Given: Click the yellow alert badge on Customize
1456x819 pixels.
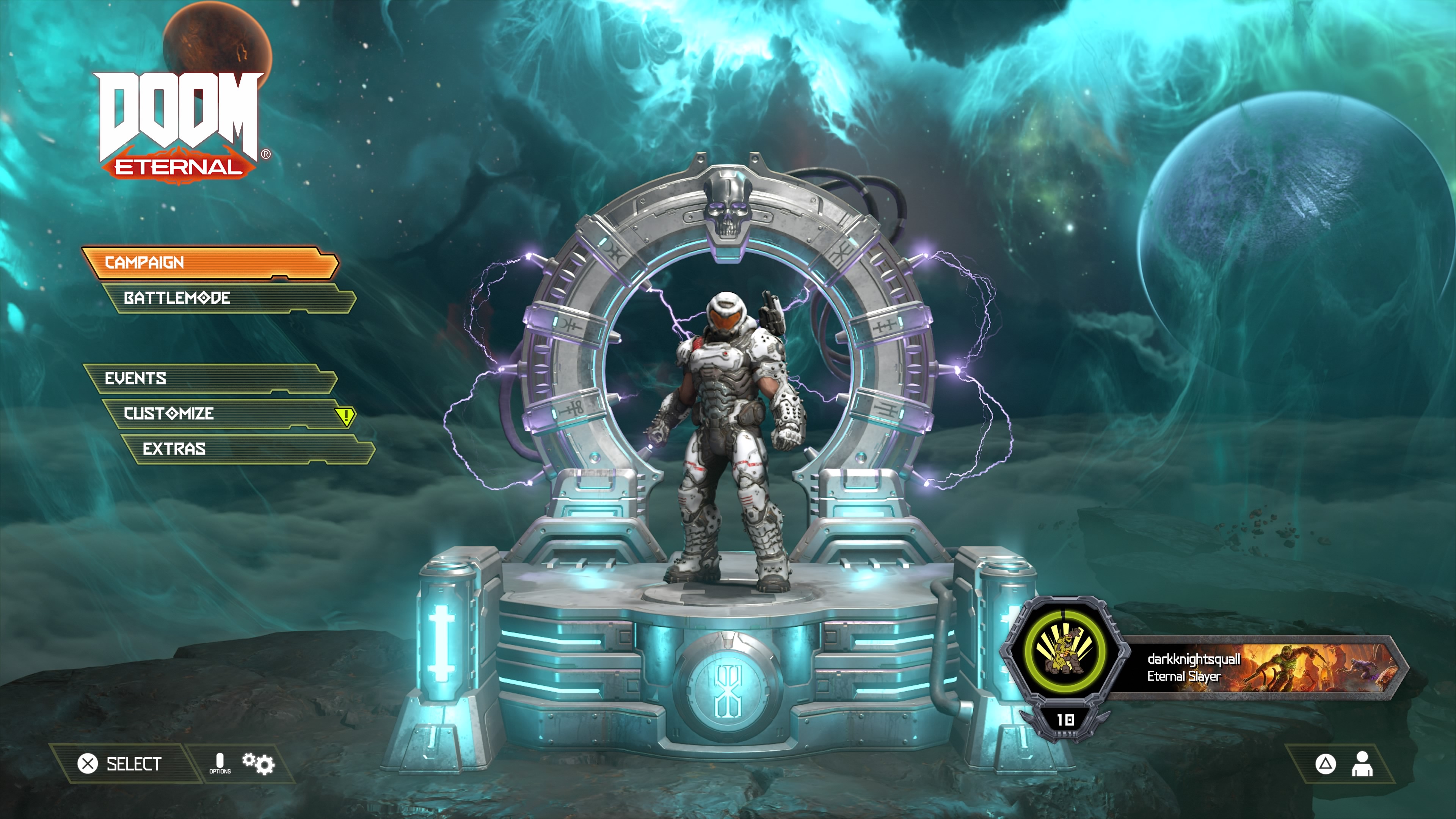Looking at the screenshot, I should tap(345, 417).
